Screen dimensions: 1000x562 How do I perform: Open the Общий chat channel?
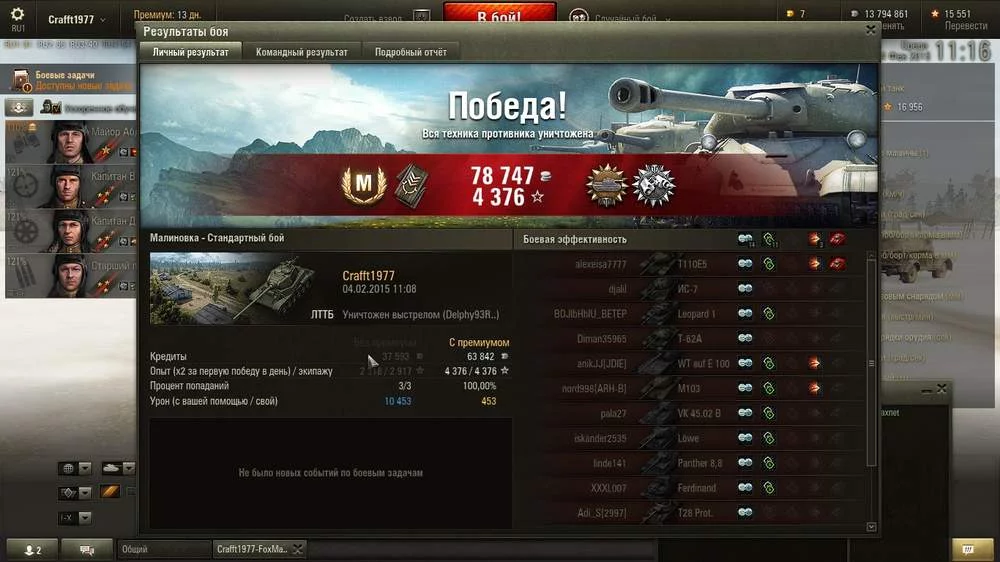coord(162,549)
